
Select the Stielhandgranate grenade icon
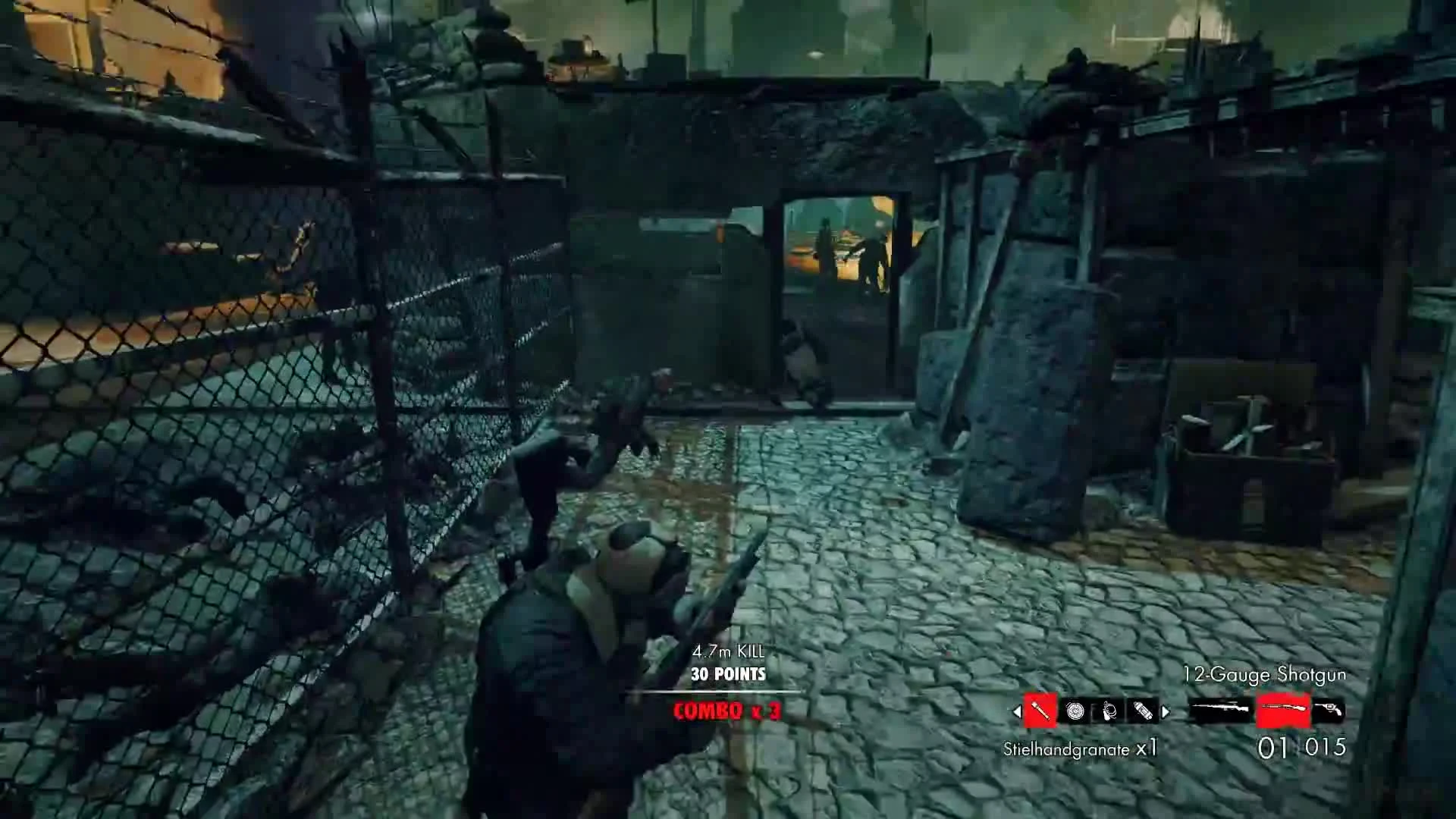click(x=1041, y=709)
